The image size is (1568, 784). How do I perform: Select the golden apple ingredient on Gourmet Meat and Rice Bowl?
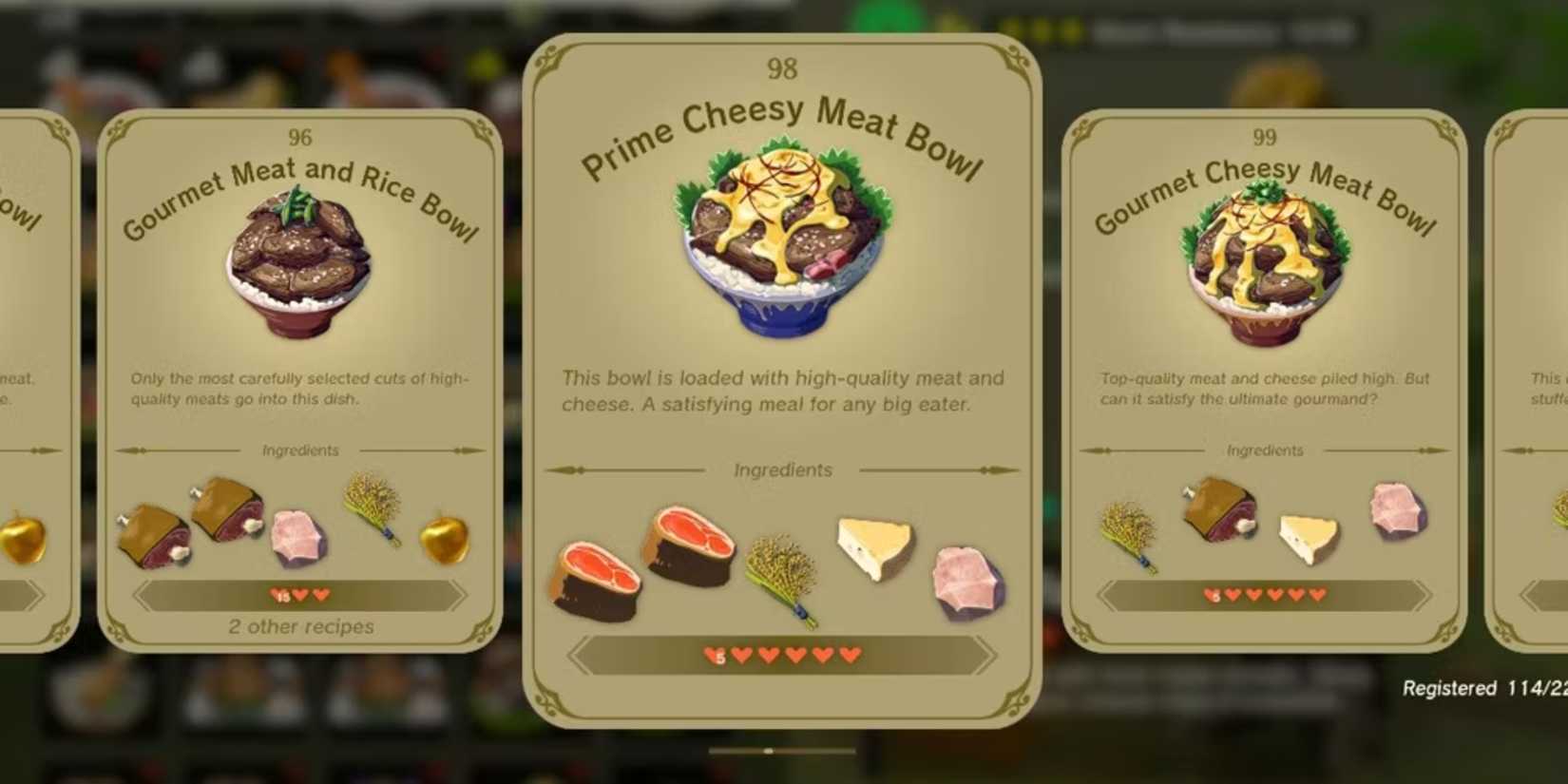point(442,538)
